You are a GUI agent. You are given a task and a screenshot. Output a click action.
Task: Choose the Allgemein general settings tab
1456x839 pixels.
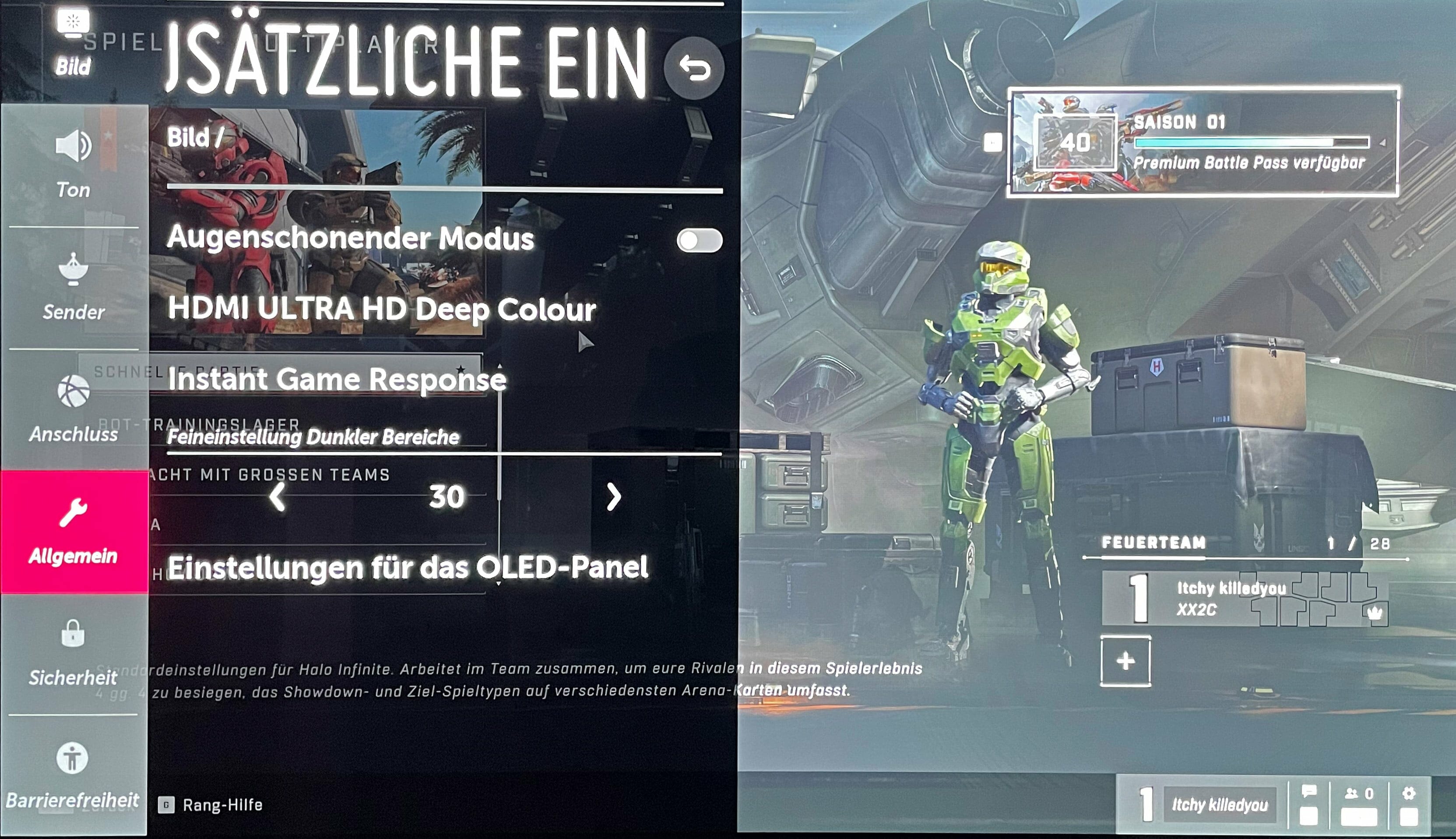(x=74, y=531)
